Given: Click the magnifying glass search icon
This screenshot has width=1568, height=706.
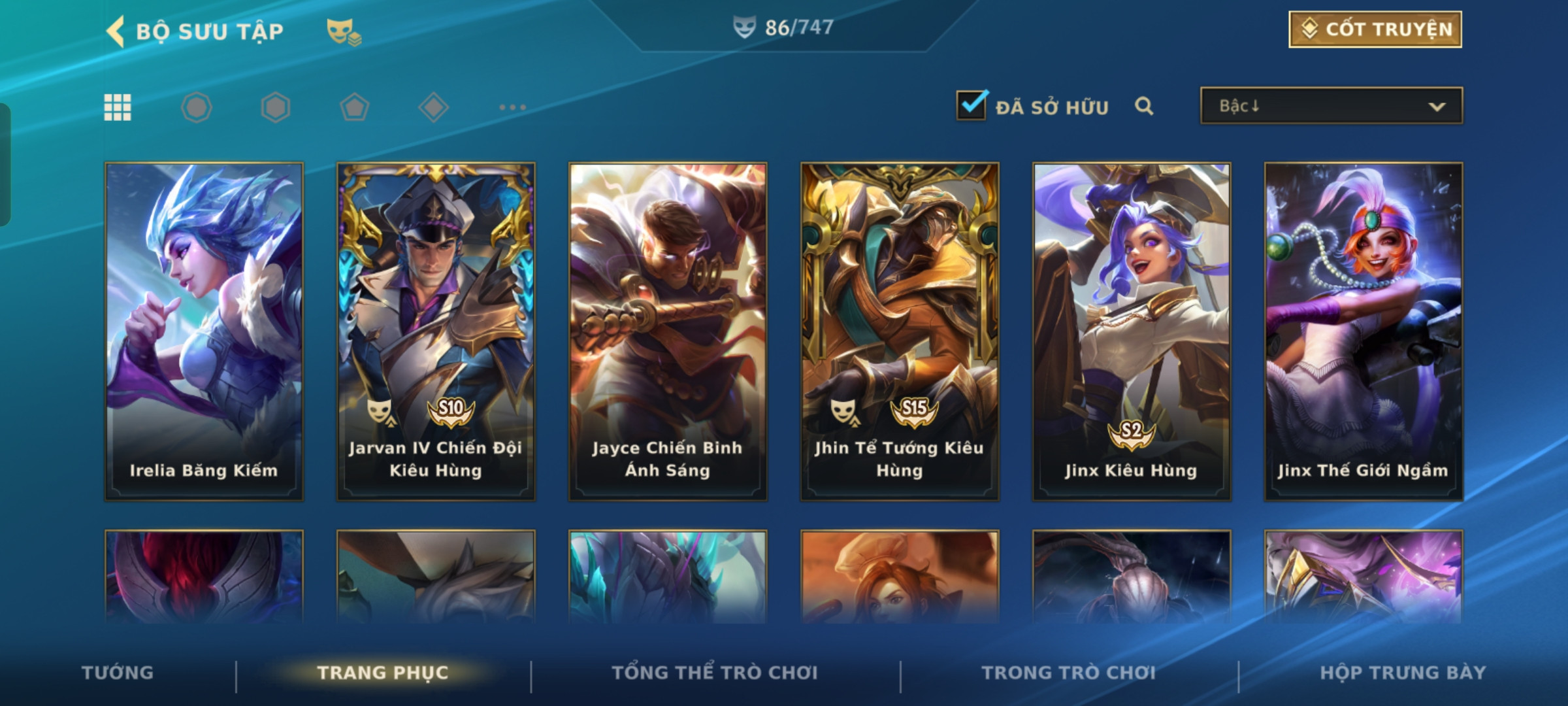Looking at the screenshot, I should pyautogui.click(x=1143, y=106).
